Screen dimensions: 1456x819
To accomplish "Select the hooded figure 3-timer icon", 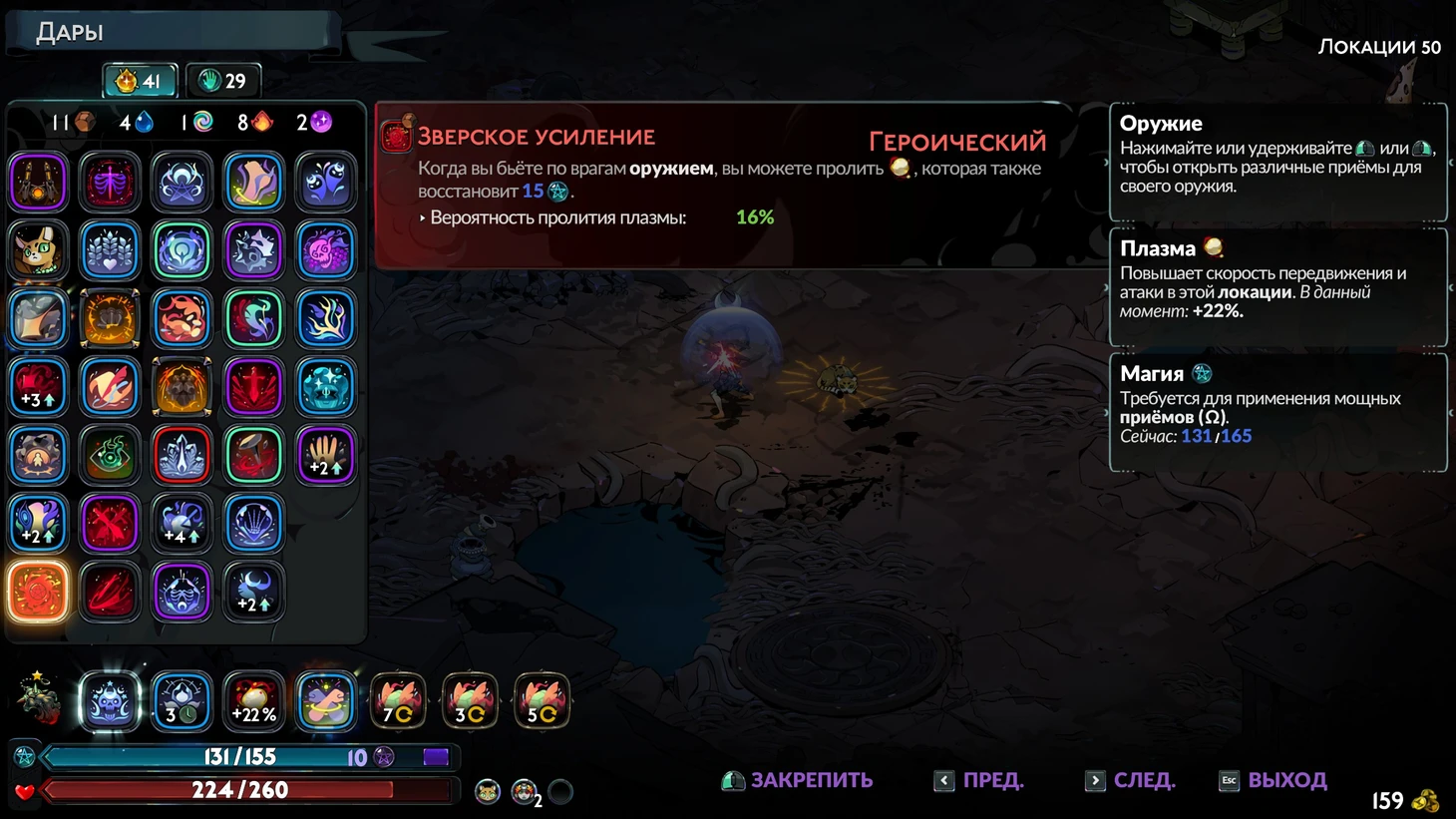I will [x=182, y=701].
